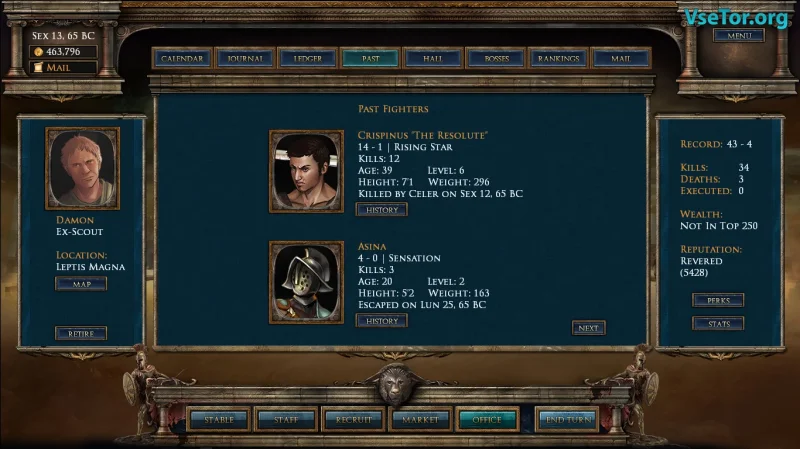Select the Past tab
Viewport: 800px width, 449px height.
370,59
